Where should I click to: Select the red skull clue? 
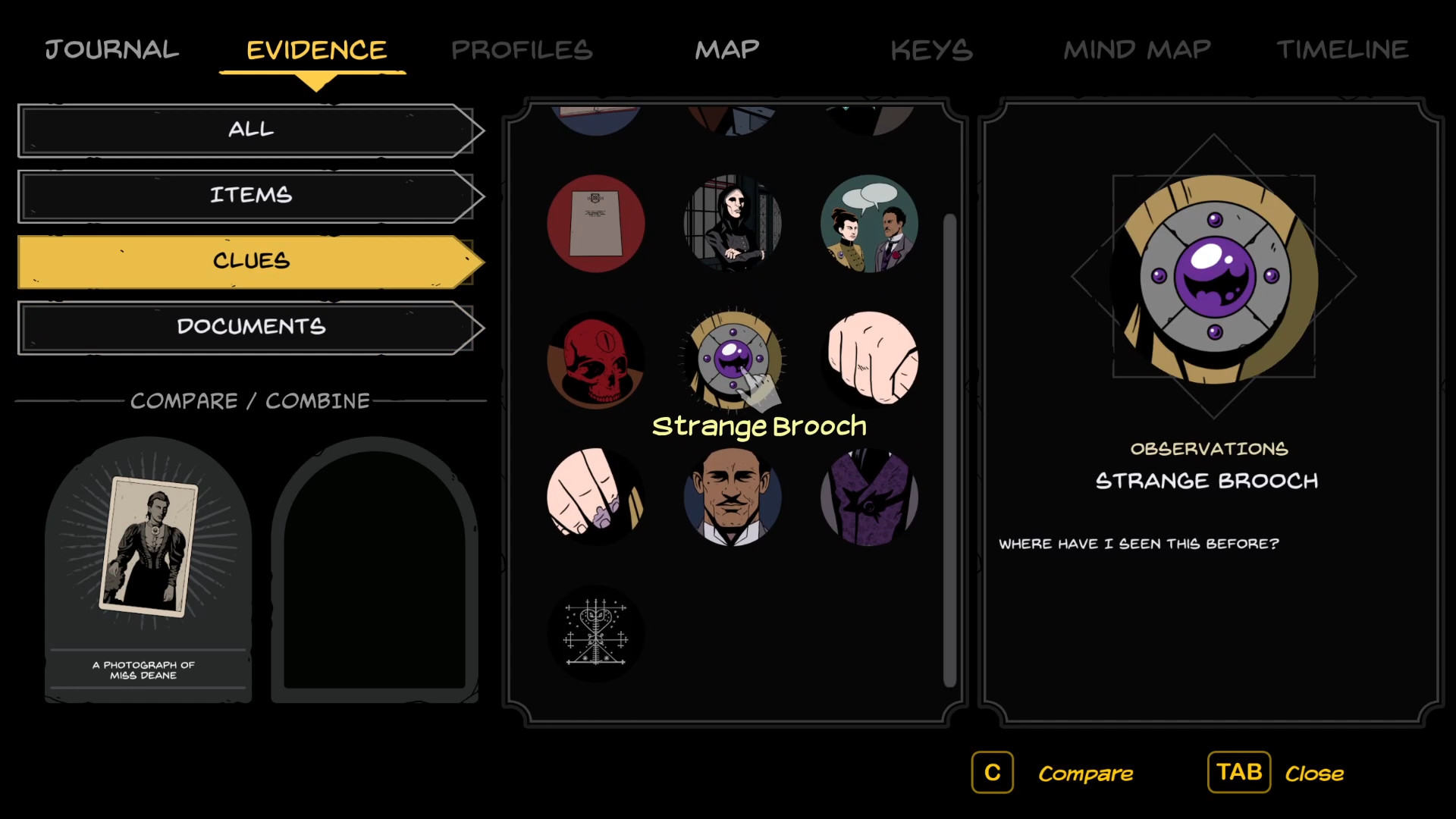pyautogui.click(x=596, y=360)
